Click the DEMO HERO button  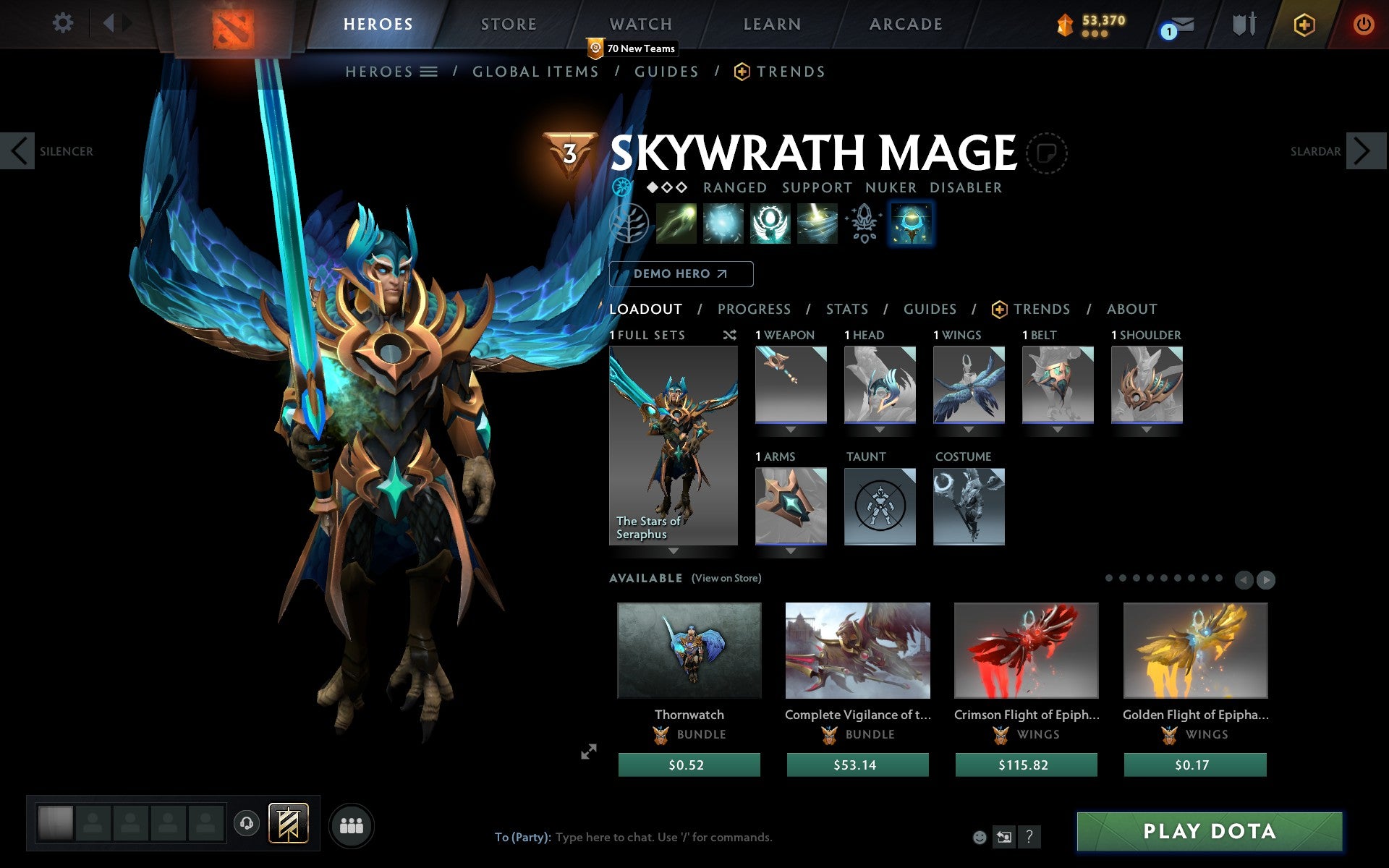pos(681,274)
